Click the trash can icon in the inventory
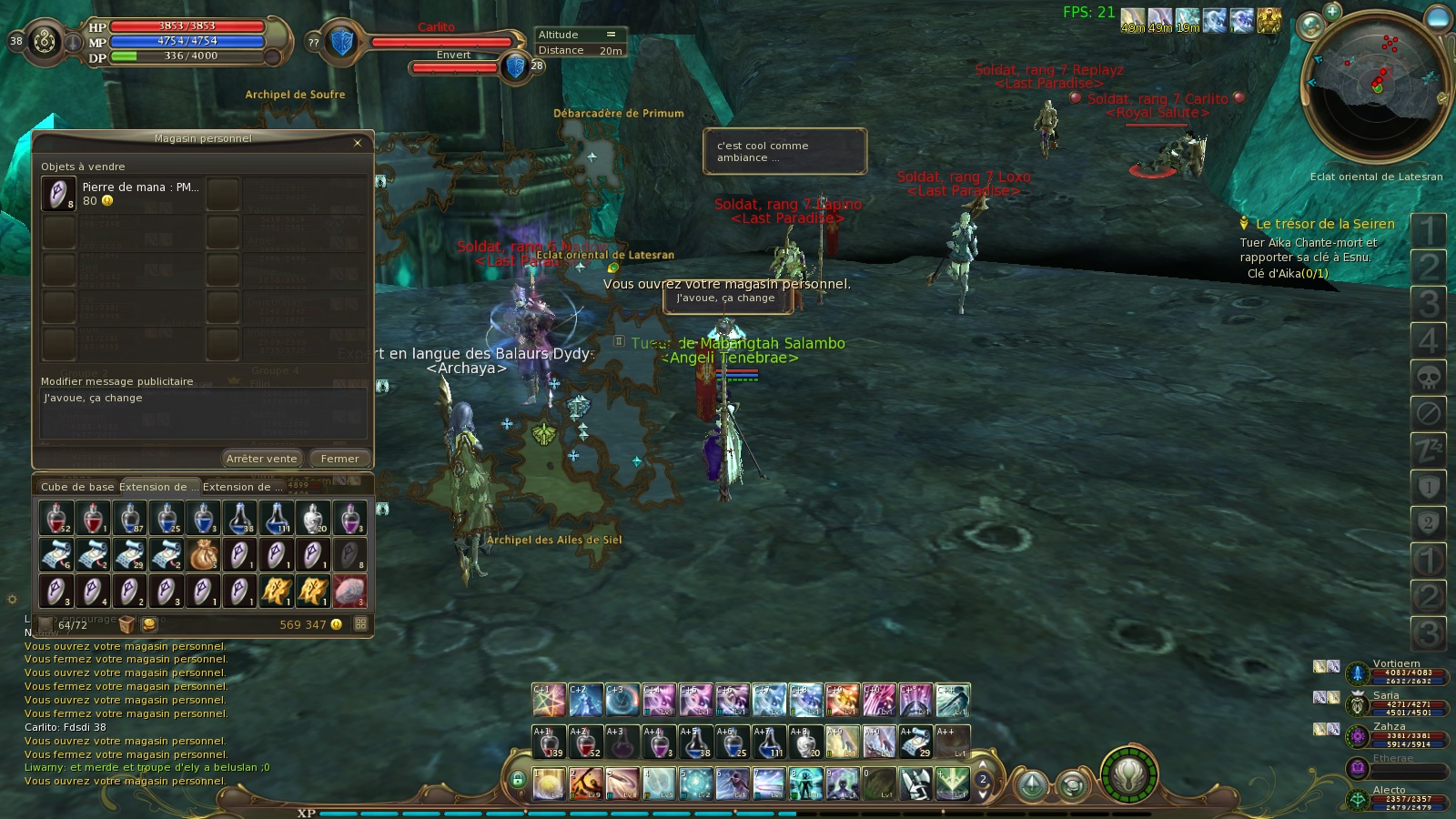Image resolution: width=1456 pixels, height=819 pixels. coord(128,625)
